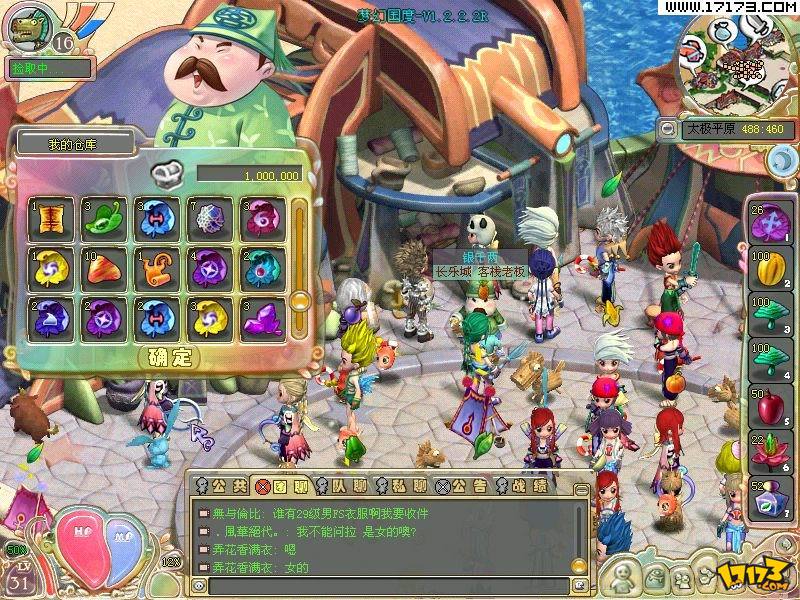
Task: Select the purple crystal item slot
Action: 262,319
